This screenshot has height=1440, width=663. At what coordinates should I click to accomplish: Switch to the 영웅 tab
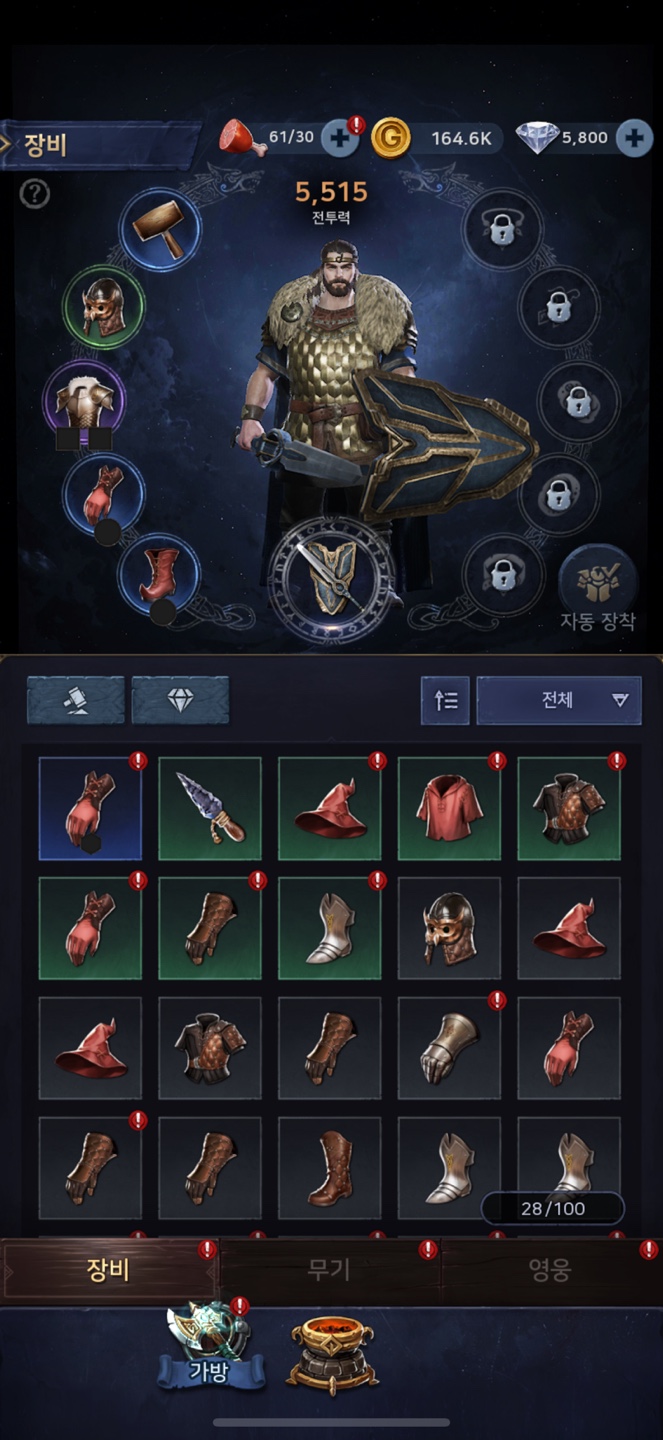pos(549,1271)
